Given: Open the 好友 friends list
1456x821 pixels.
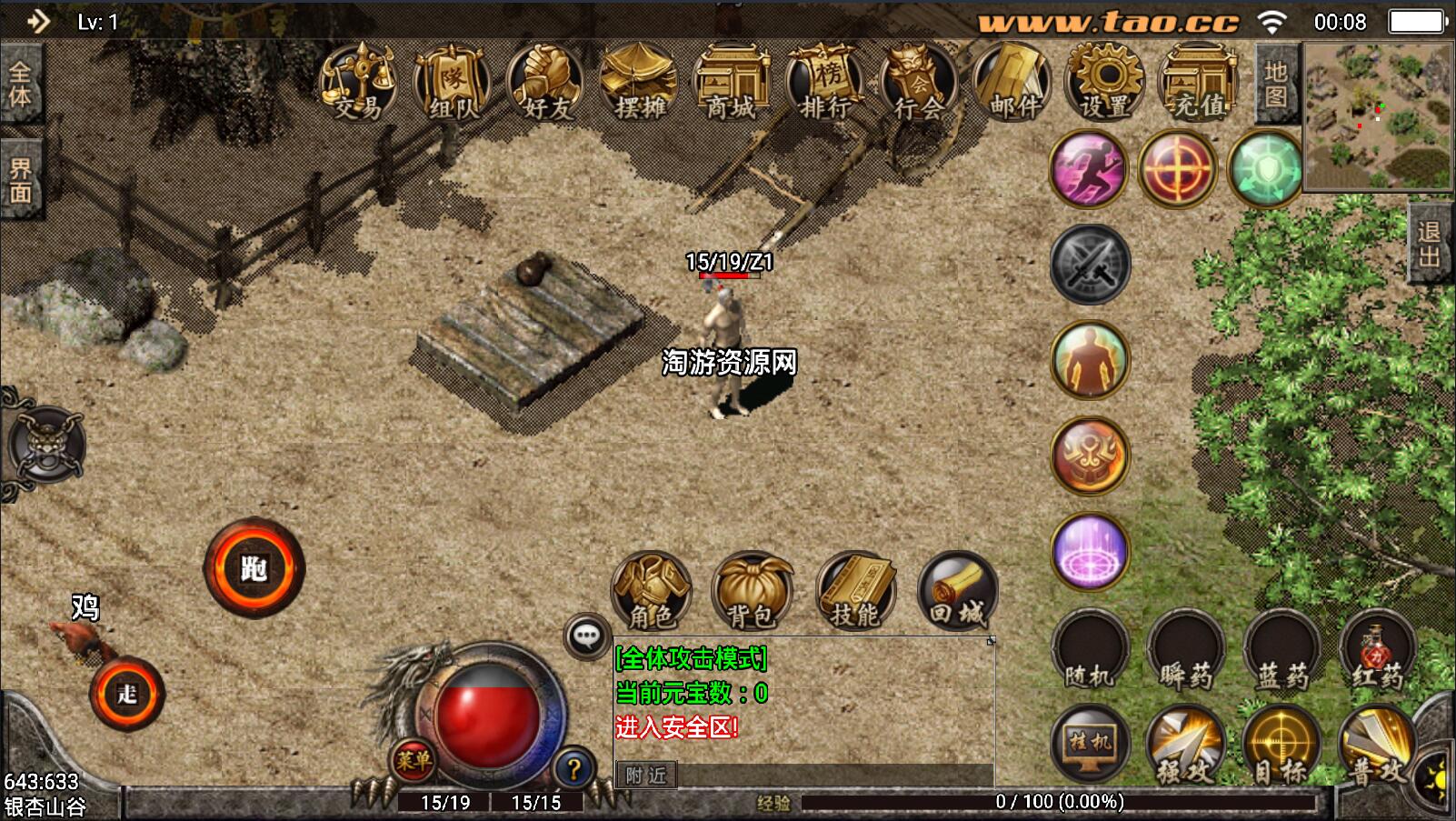Looking at the screenshot, I should (546, 84).
